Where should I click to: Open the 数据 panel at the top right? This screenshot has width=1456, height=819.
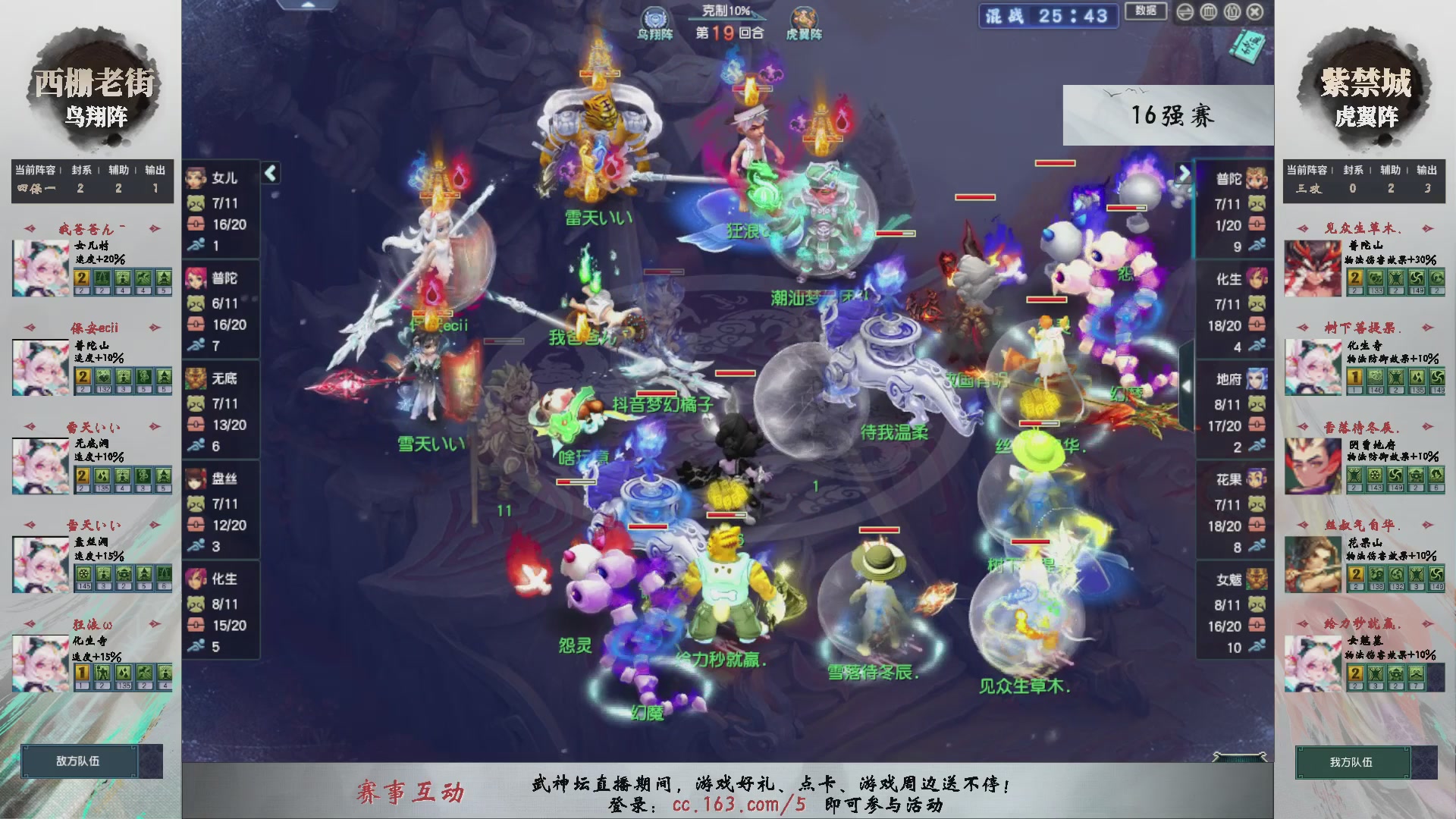(1146, 11)
